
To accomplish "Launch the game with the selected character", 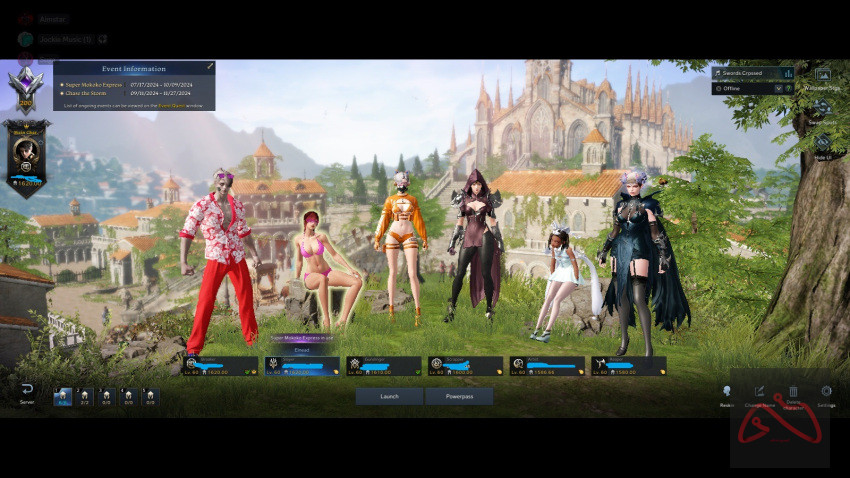I will coord(389,396).
